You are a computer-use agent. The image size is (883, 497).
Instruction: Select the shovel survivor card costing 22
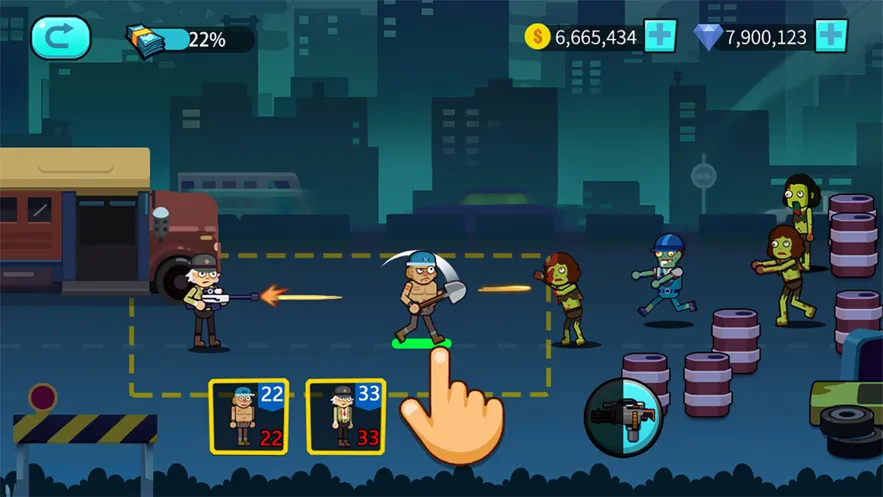point(248,417)
